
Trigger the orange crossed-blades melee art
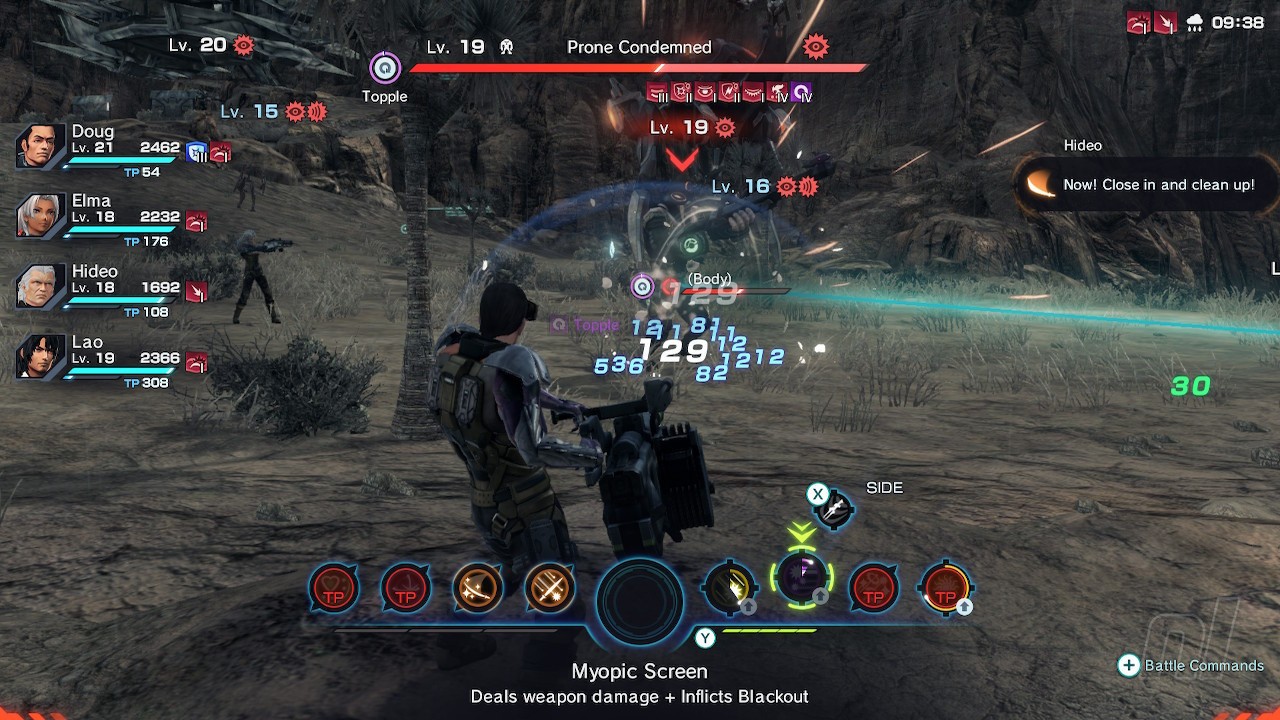[x=549, y=587]
